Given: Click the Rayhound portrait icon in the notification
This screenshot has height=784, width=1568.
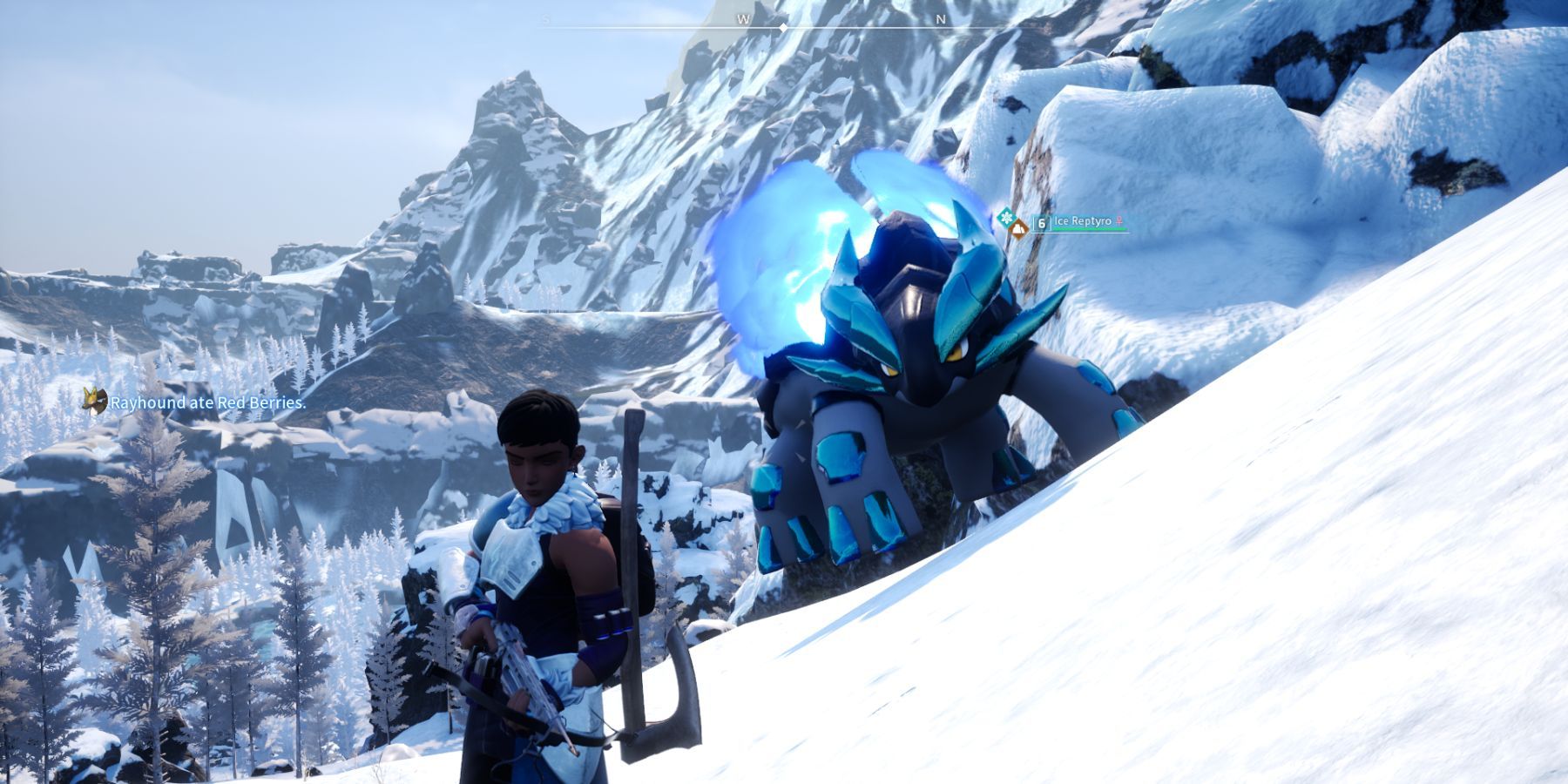Looking at the screenshot, I should [94, 402].
